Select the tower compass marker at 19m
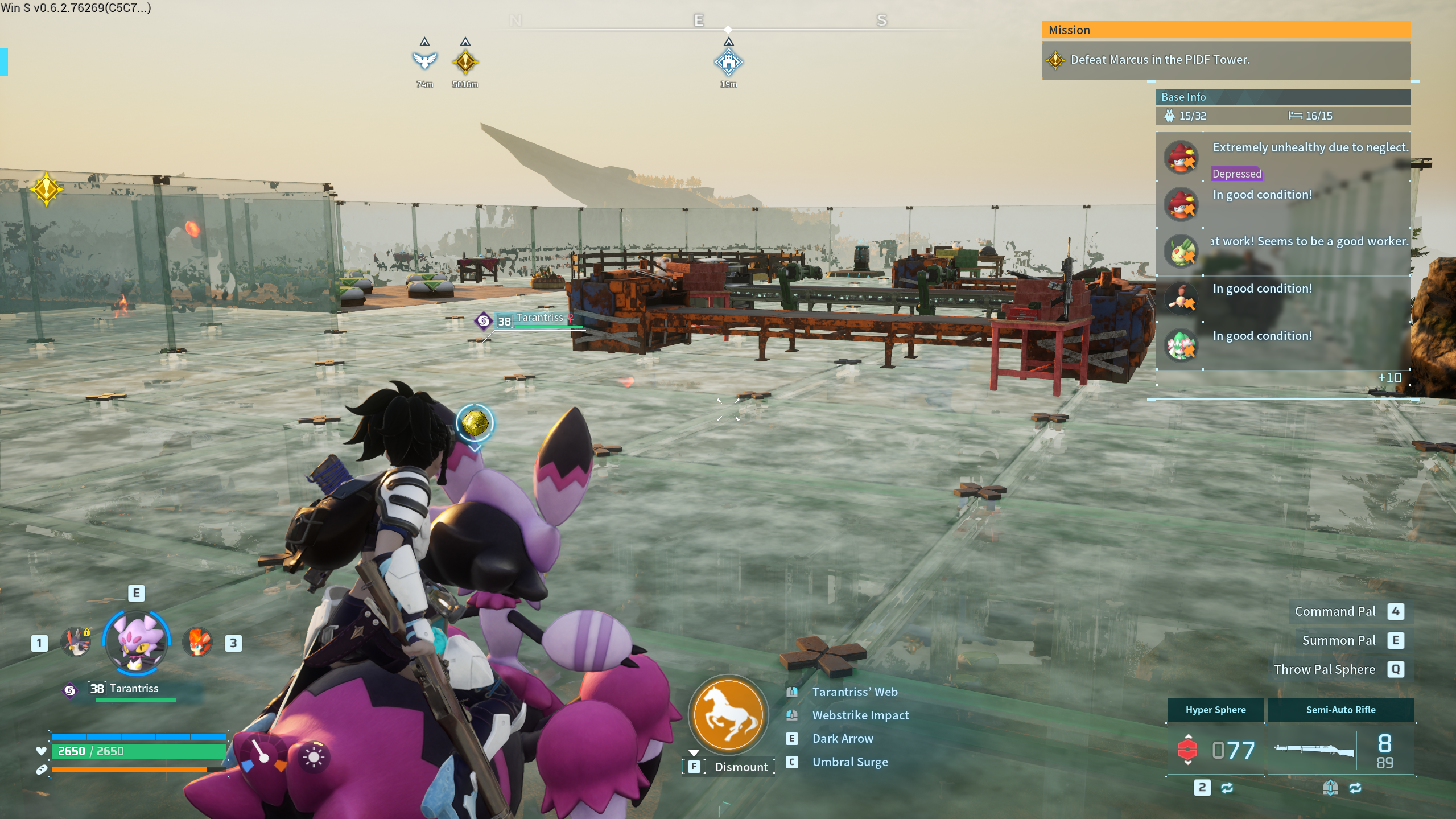Image resolution: width=1456 pixels, height=819 pixels. (728, 62)
